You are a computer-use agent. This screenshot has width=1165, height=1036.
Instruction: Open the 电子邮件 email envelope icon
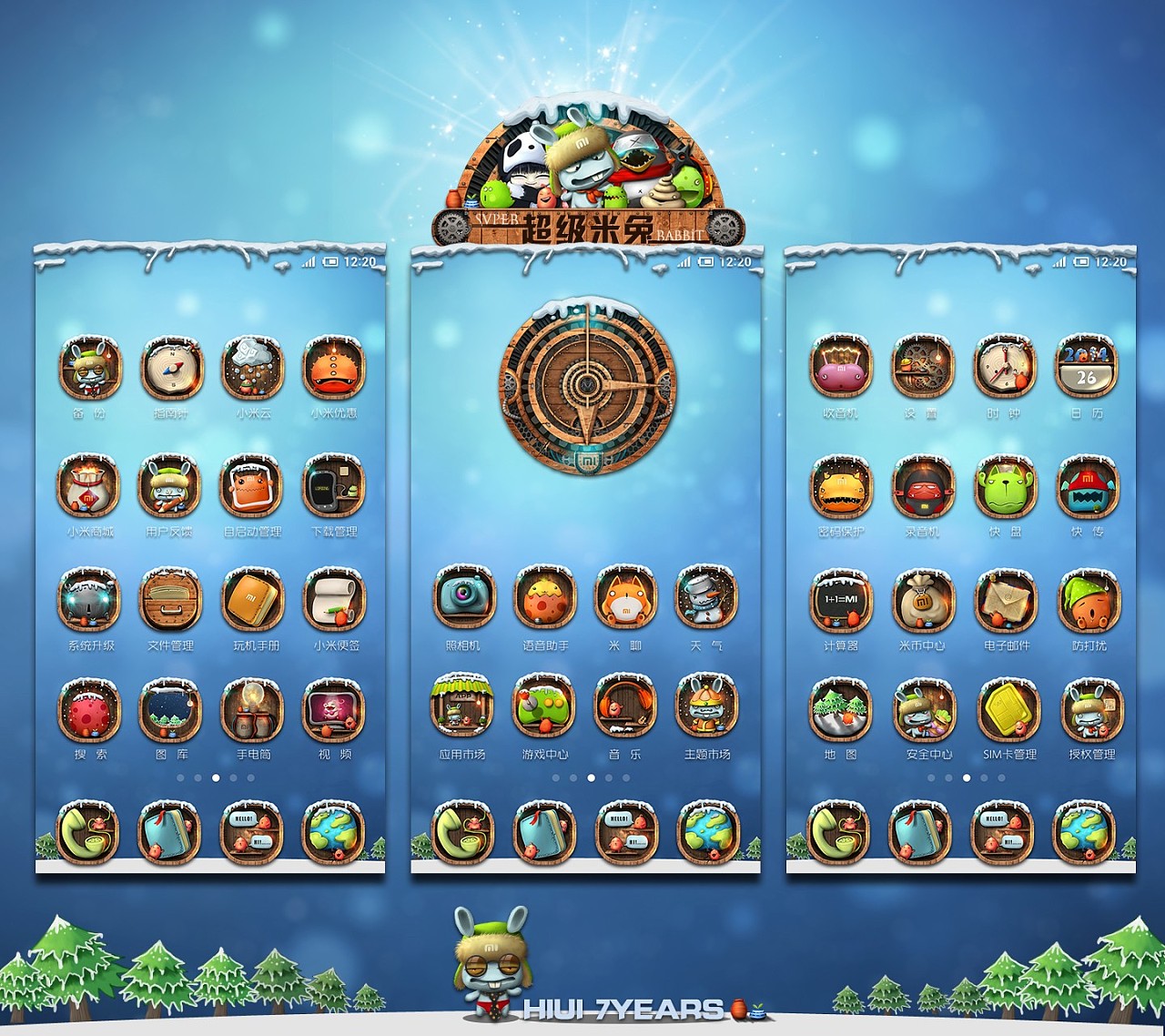pyautogui.click(x=1006, y=599)
